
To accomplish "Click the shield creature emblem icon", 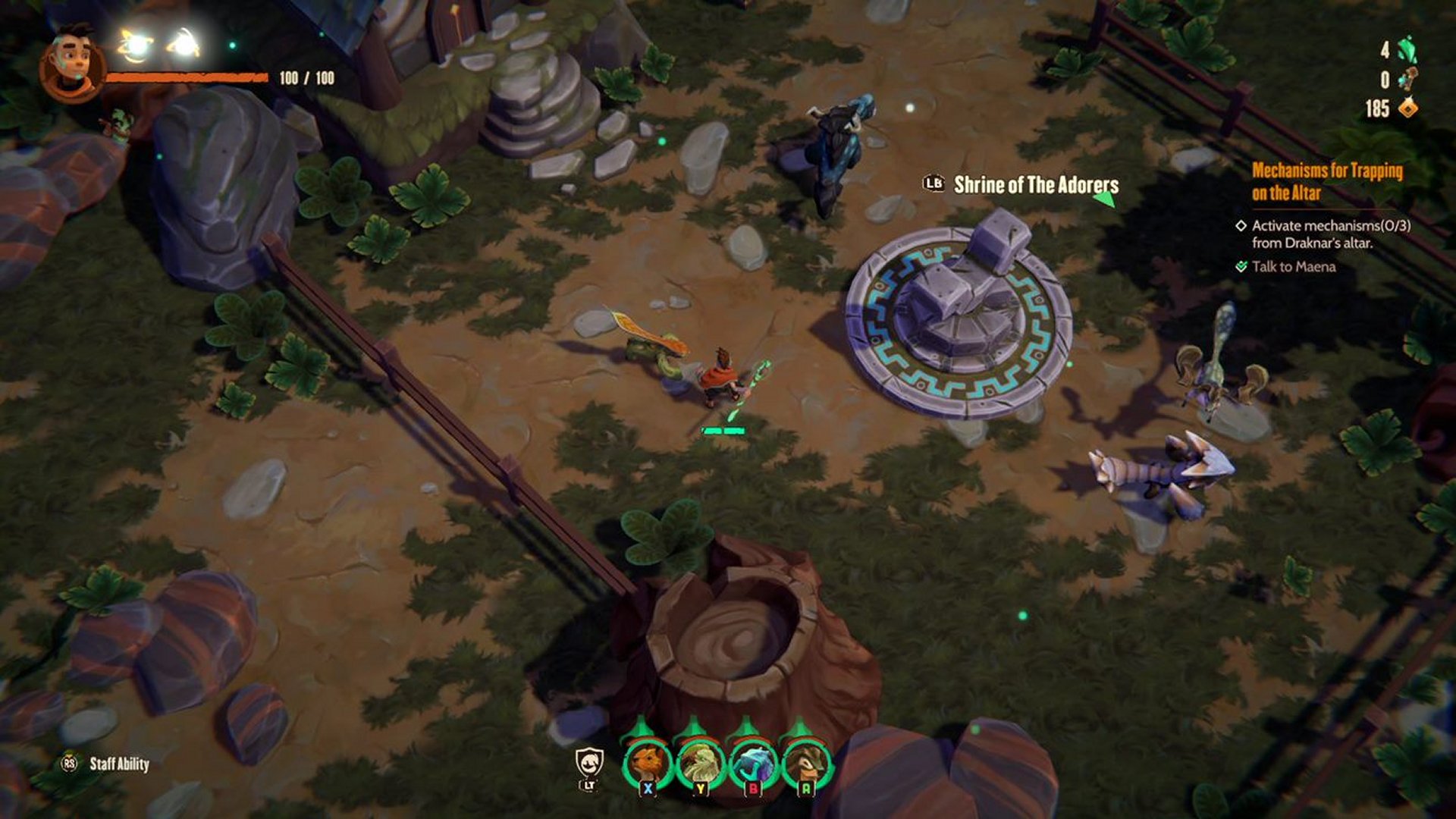I will (589, 762).
